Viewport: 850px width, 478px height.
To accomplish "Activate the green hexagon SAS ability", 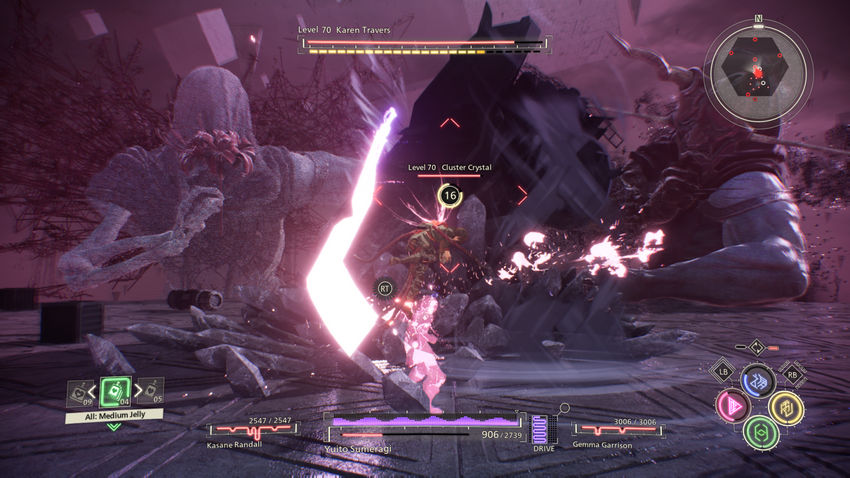I will point(760,432).
